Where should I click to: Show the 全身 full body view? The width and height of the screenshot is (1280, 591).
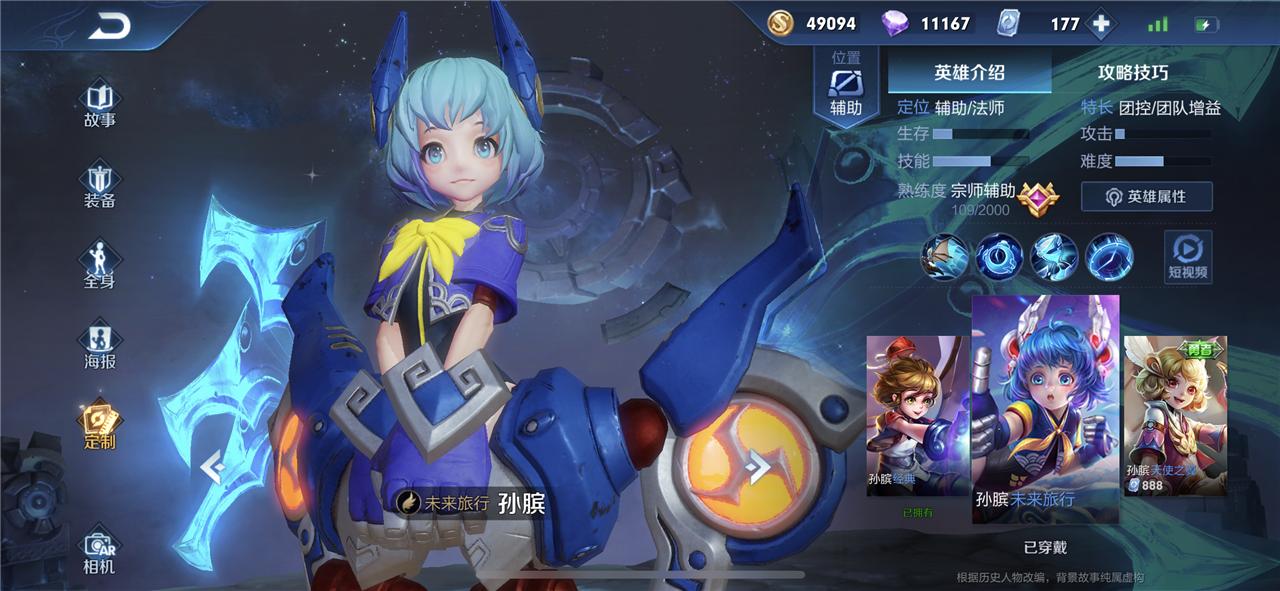click(x=100, y=266)
